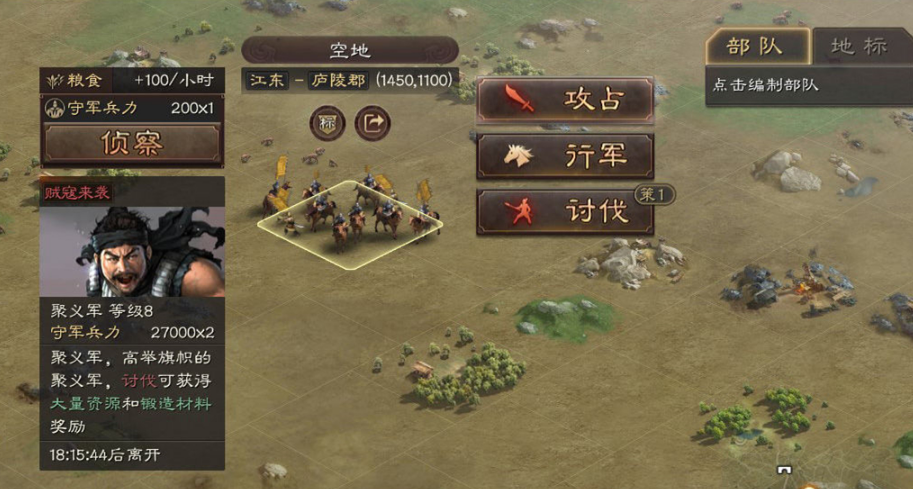913x489 pixels.
Task: Open the 地标 landmarks tab
Action: pos(860,46)
